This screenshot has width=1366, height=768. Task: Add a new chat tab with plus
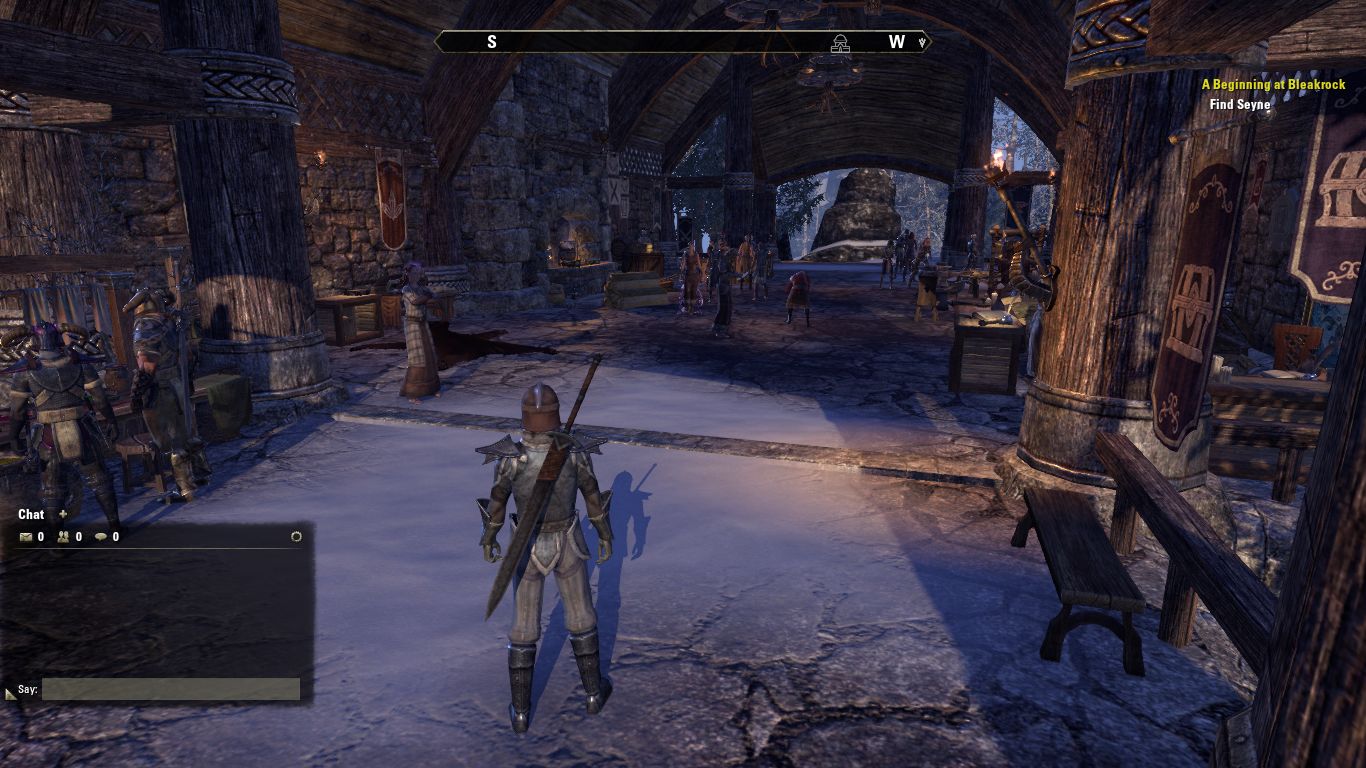point(63,514)
